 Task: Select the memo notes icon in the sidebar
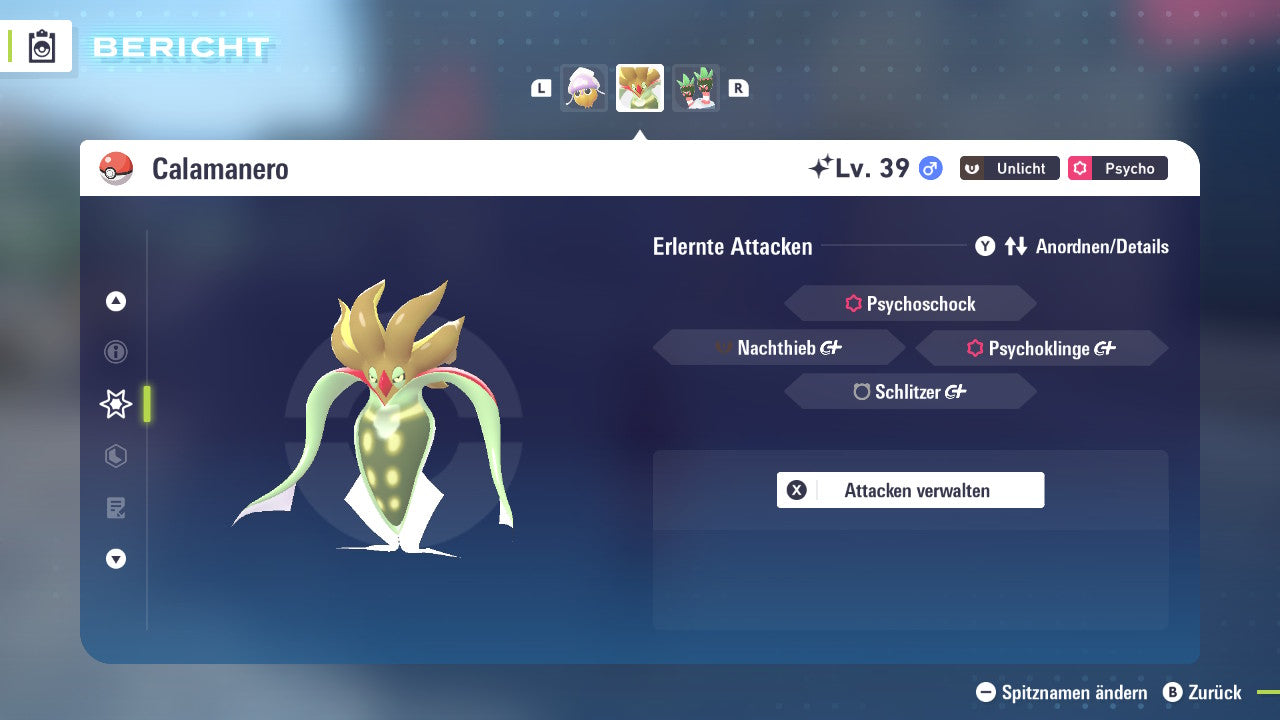tap(115, 508)
